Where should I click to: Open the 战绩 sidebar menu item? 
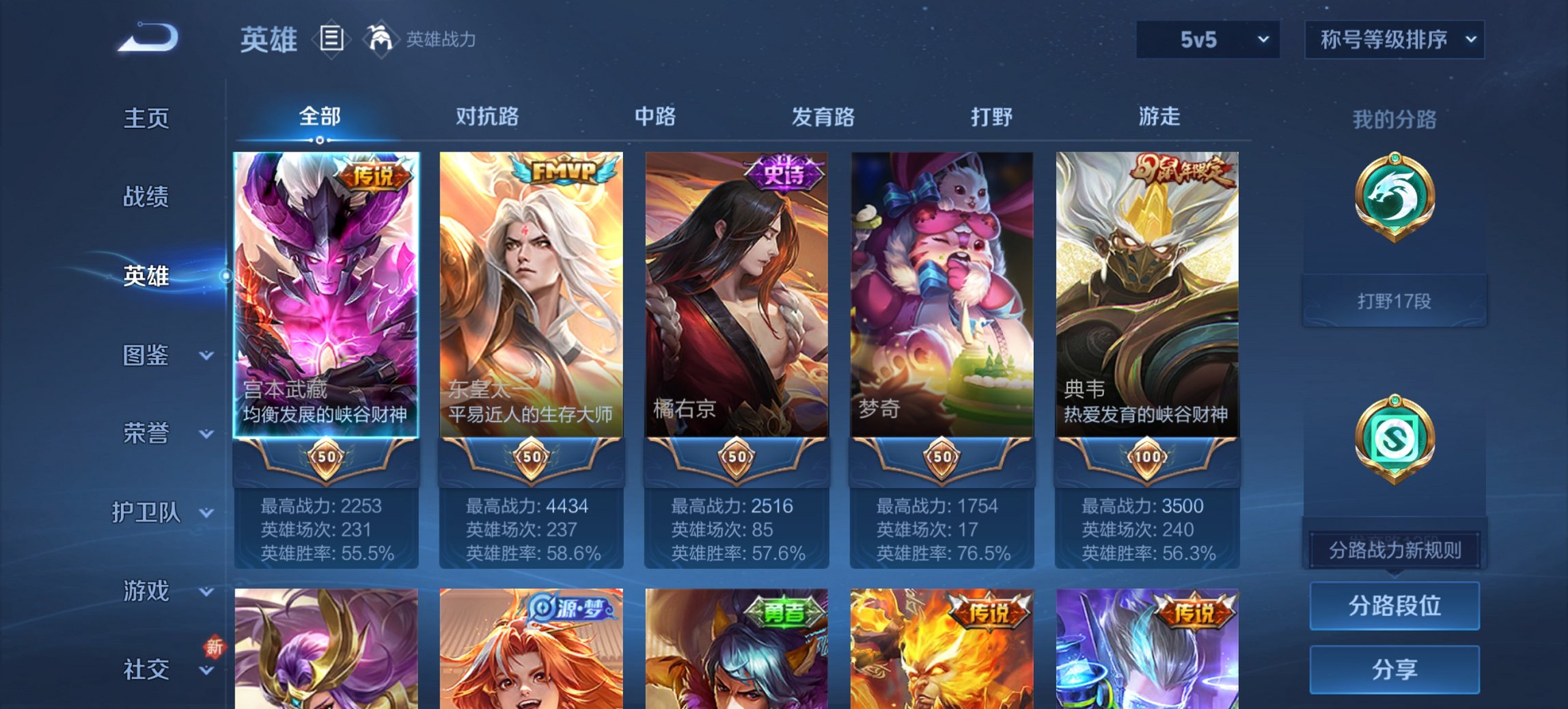pyautogui.click(x=146, y=197)
